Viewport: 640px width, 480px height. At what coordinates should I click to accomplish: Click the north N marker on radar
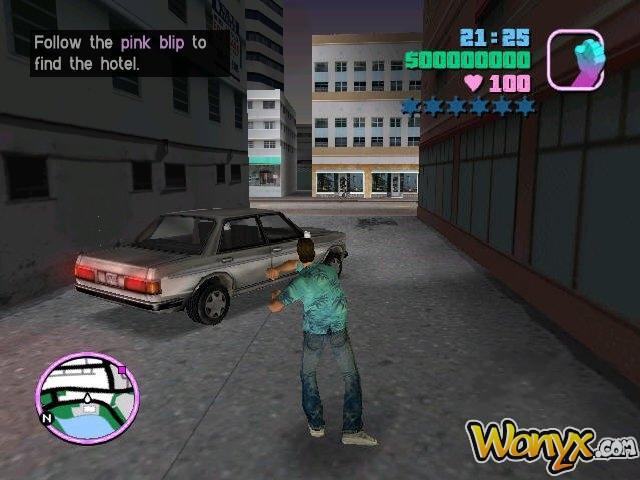pyautogui.click(x=45, y=416)
